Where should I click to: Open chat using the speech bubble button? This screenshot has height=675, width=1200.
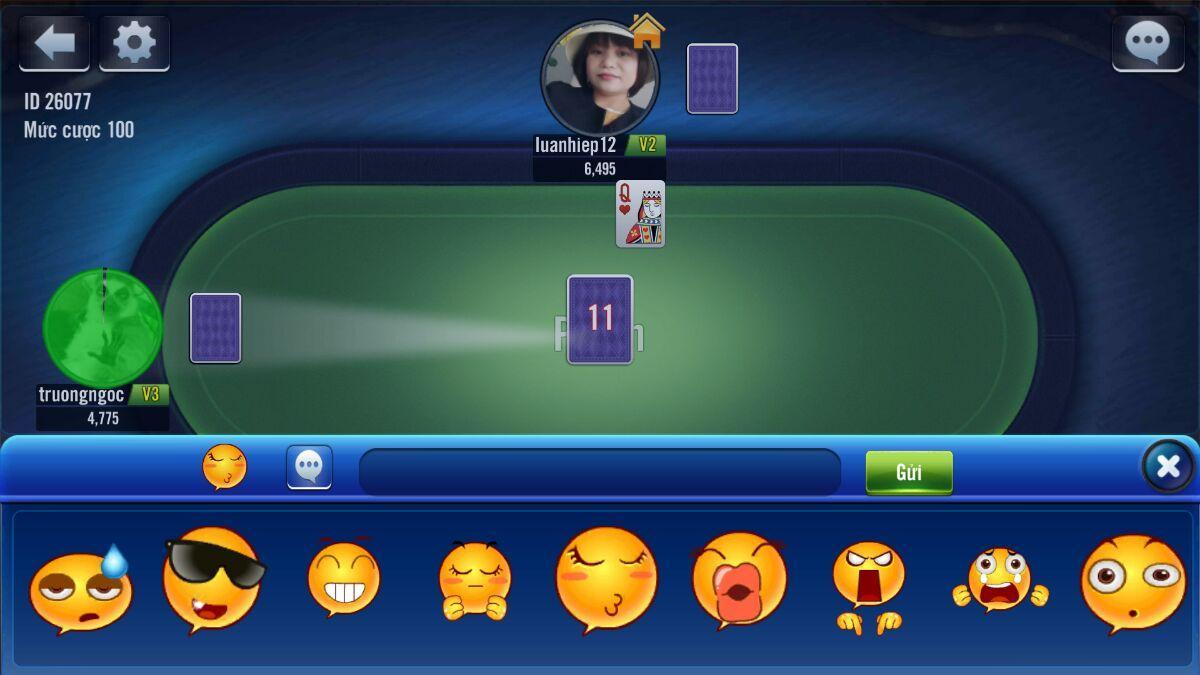coord(1147,43)
